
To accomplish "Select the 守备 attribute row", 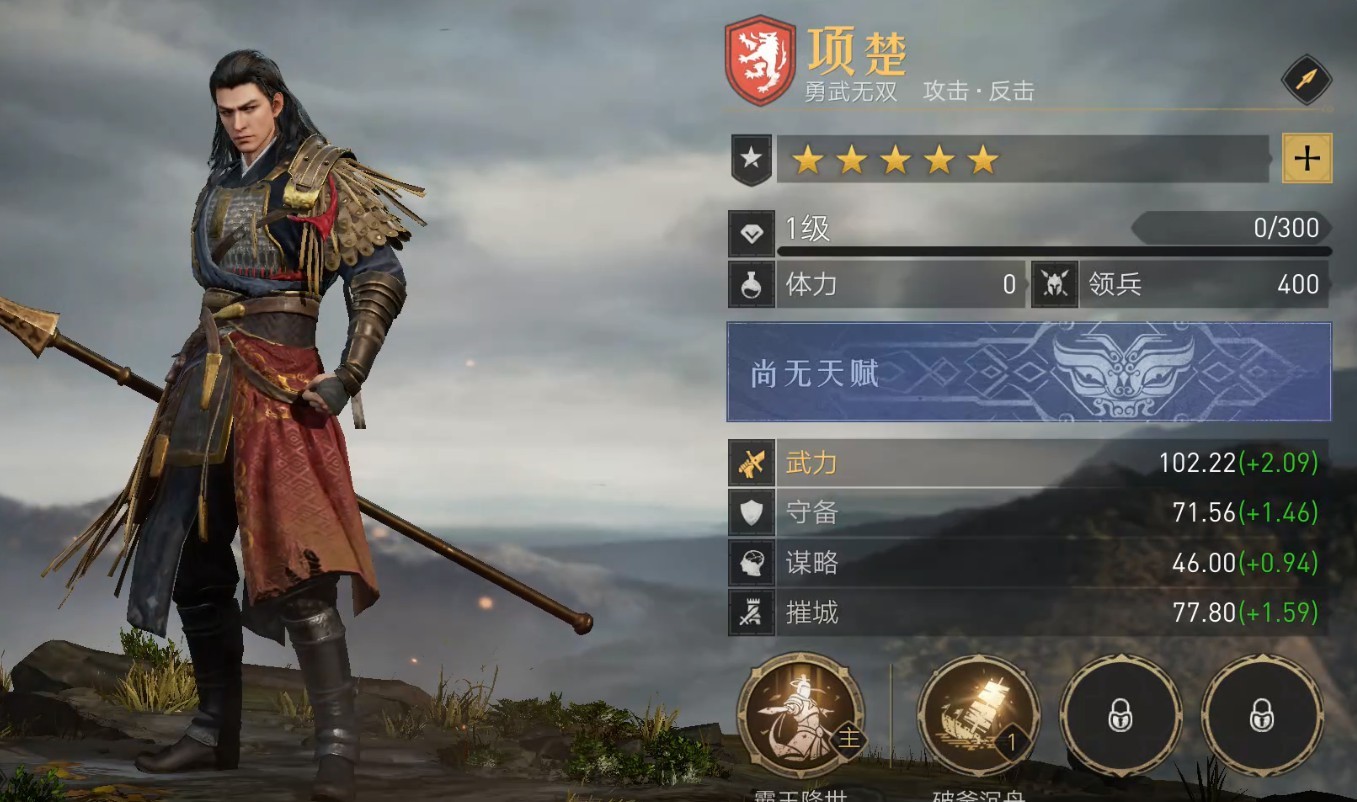I will pos(1028,513).
